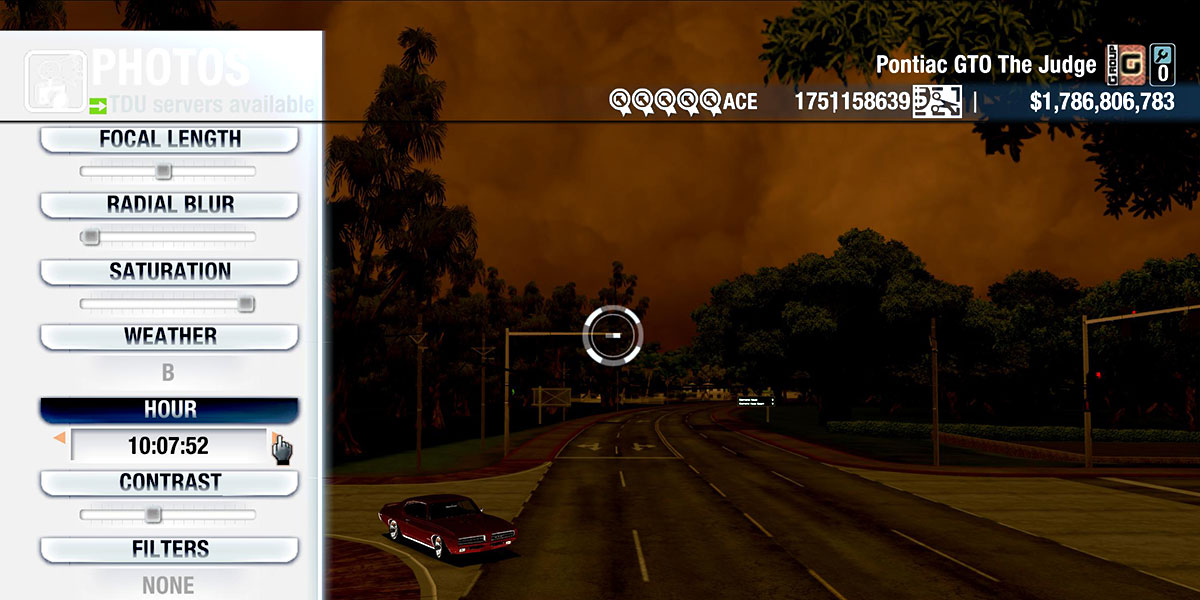Screen dimensions: 1200x600
Task: Select the highlighted Hour setting
Action: click(169, 410)
